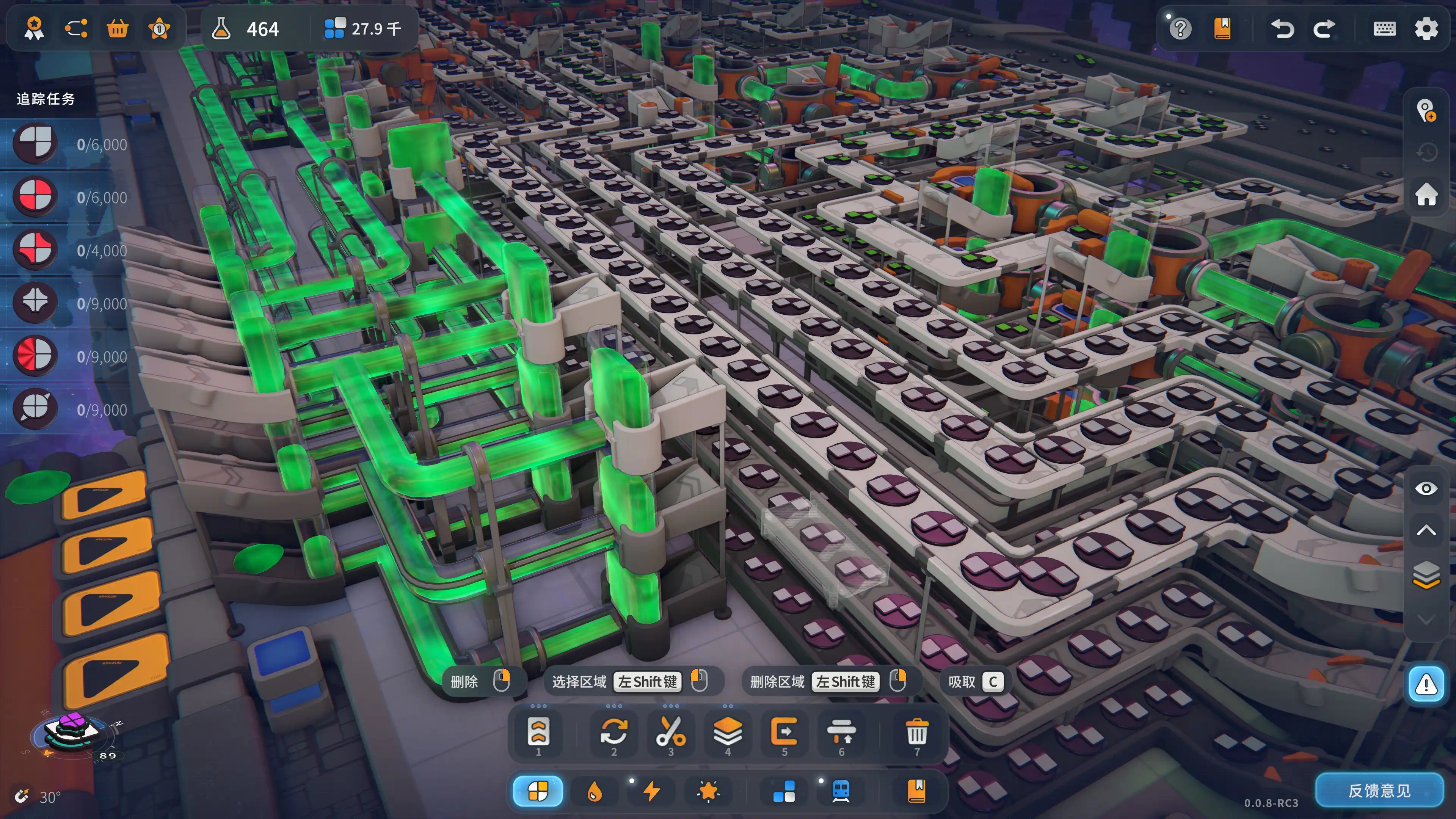Select the rotator tool in slot 2
This screenshot has height=819, width=1456.
(x=614, y=733)
